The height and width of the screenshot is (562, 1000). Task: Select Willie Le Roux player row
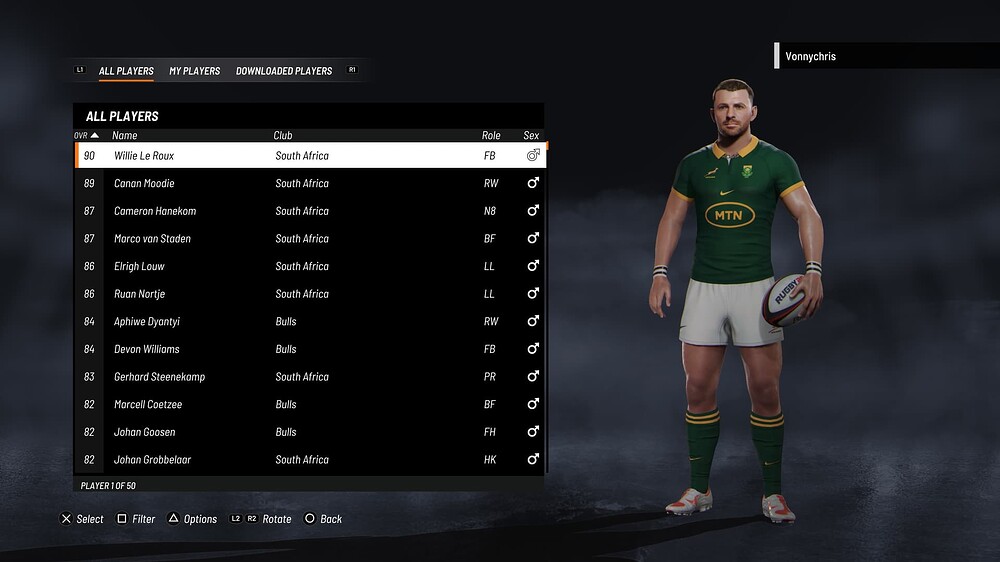310,156
